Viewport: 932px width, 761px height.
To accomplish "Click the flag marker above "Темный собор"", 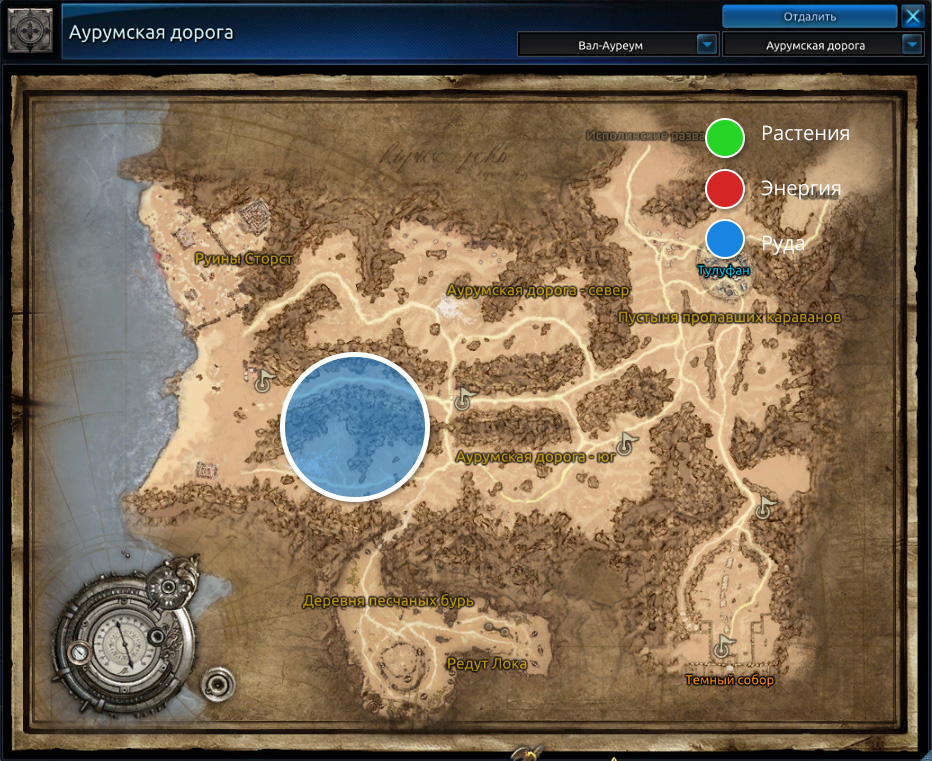I will pyautogui.click(x=722, y=646).
